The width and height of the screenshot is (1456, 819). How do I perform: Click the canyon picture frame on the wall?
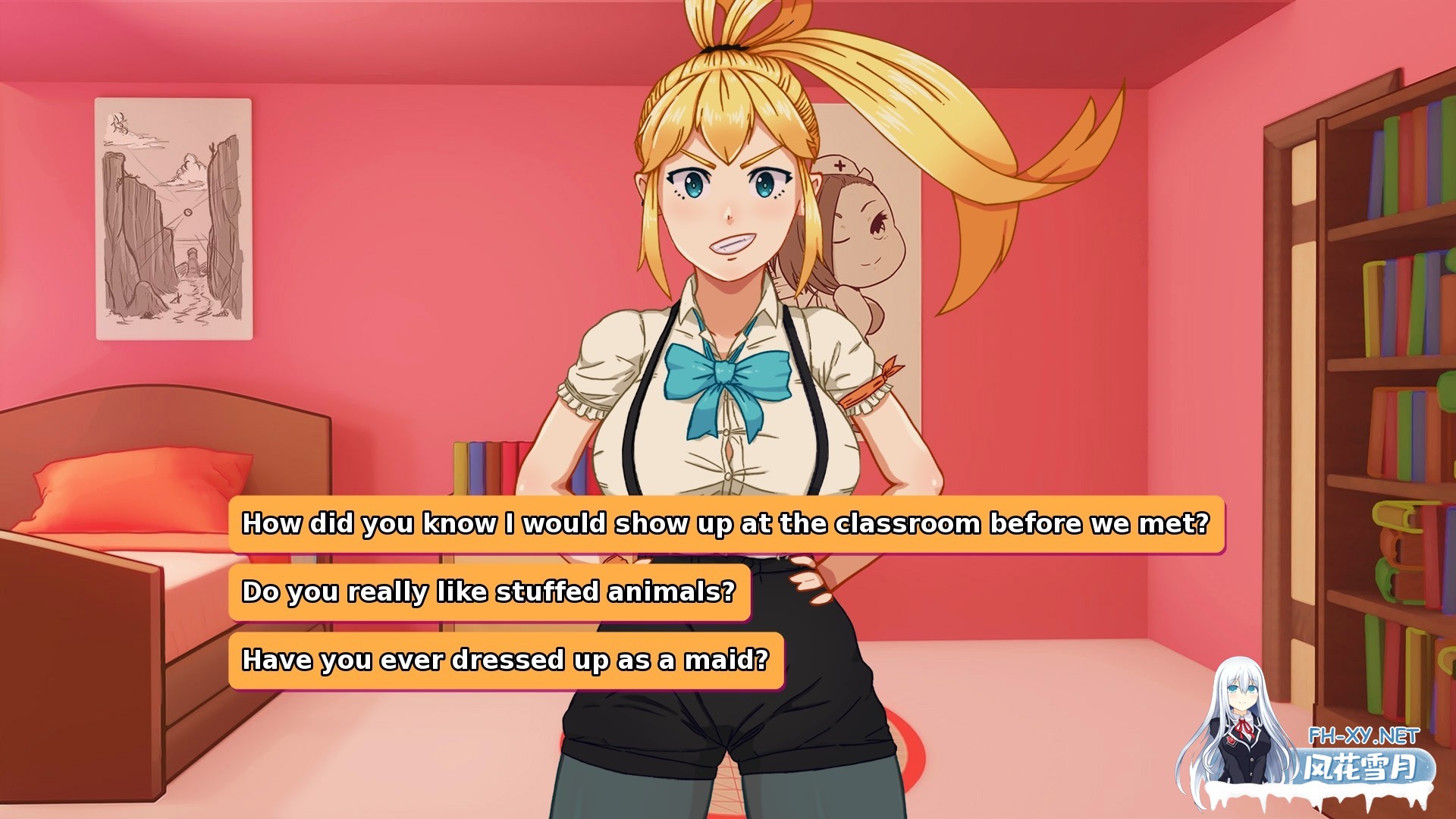(x=173, y=220)
